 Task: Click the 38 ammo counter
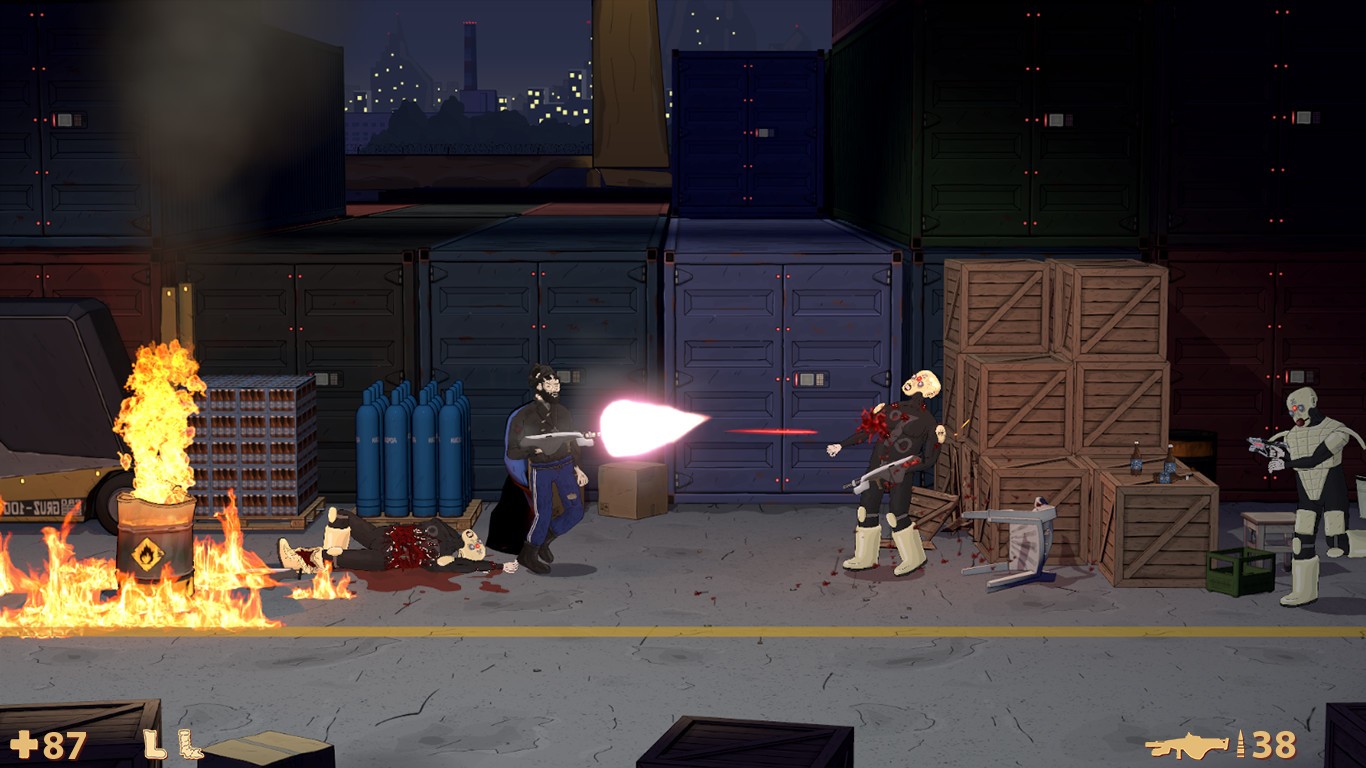[1275, 744]
